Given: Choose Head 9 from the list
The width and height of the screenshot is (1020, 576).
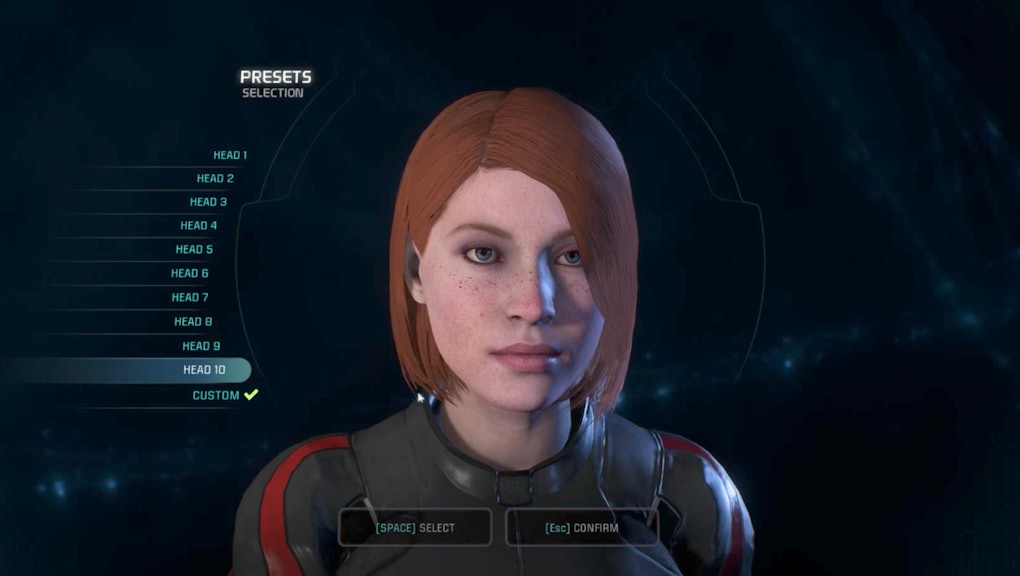Looking at the screenshot, I should pyautogui.click(x=201, y=346).
